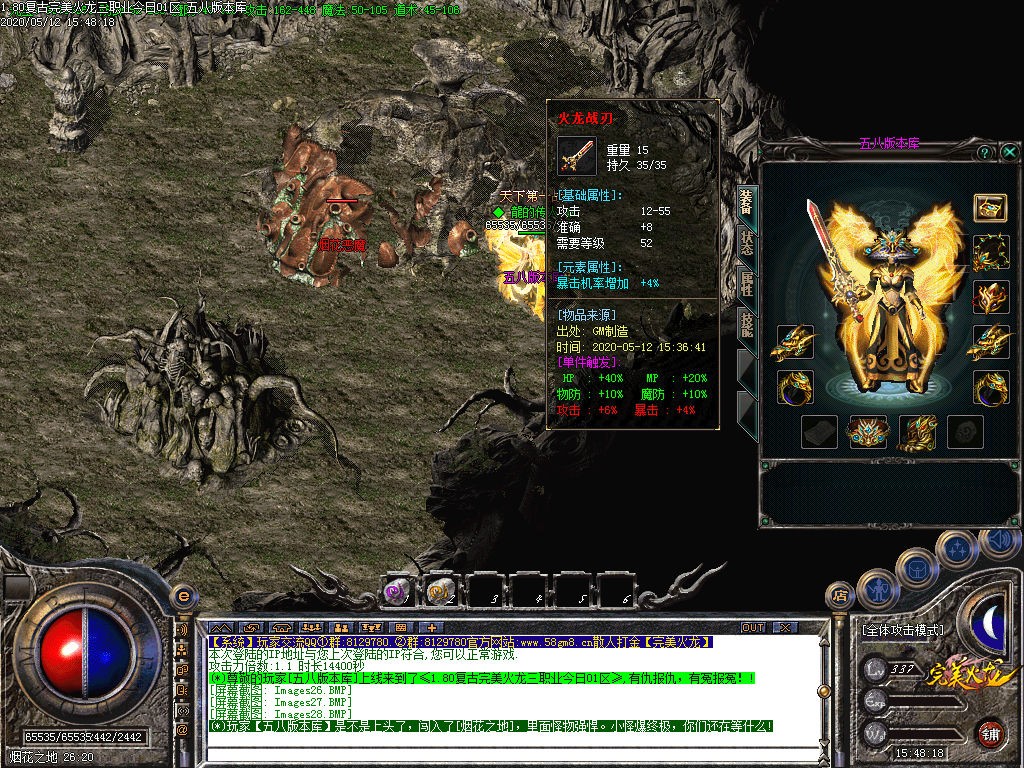The width and height of the screenshot is (1024, 768).
Task: Click the 全体攻击模式 attack mode label
Action: 902,630
